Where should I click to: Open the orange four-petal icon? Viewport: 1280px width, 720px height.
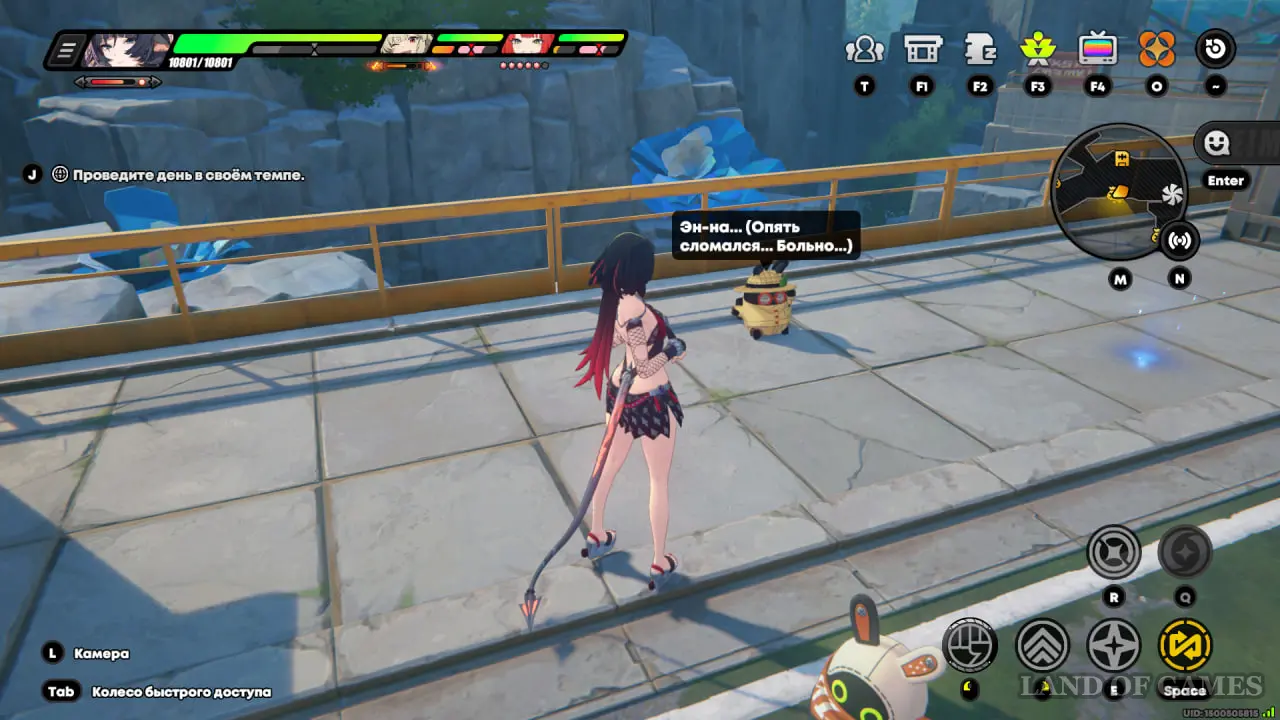[1157, 49]
